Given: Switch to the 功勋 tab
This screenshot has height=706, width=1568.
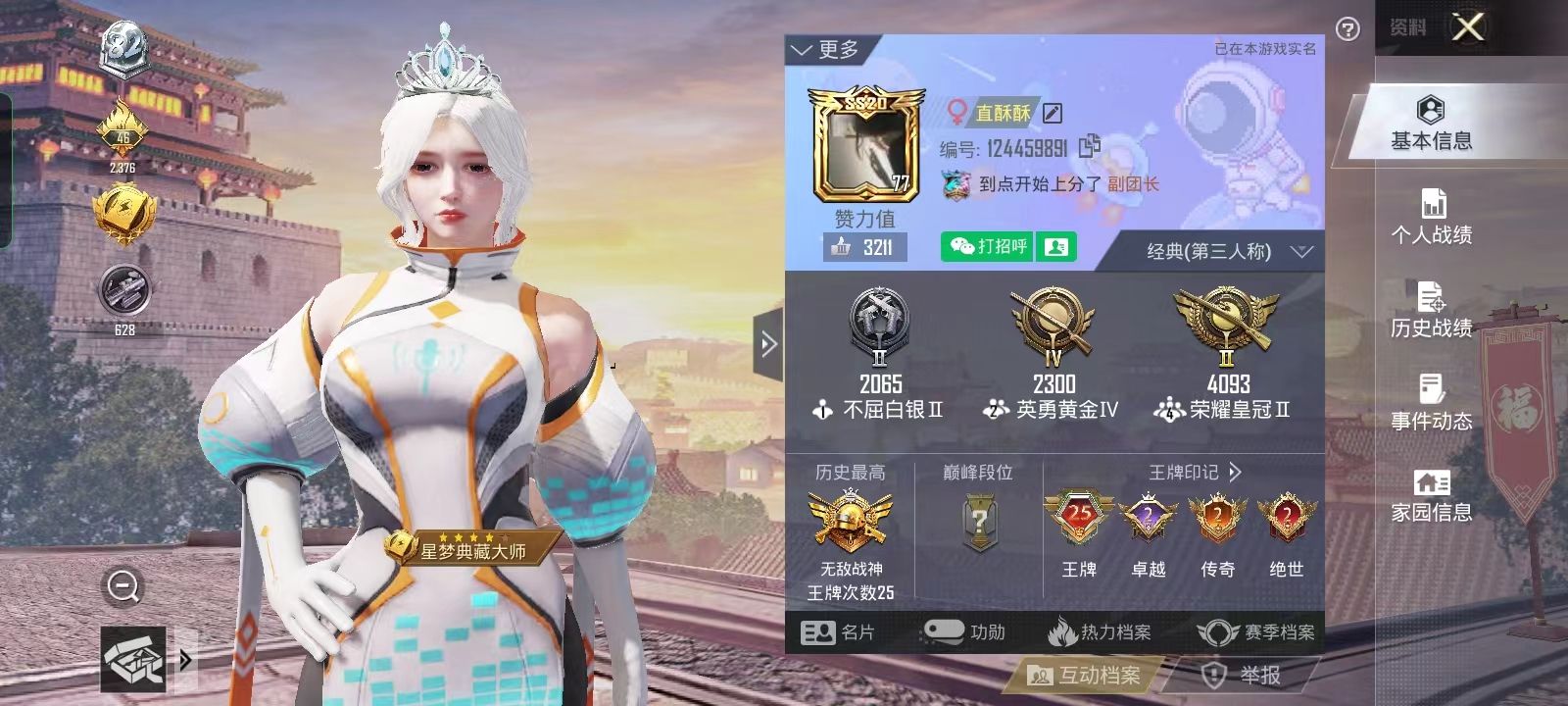Looking at the screenshot, I should point(965,632).
